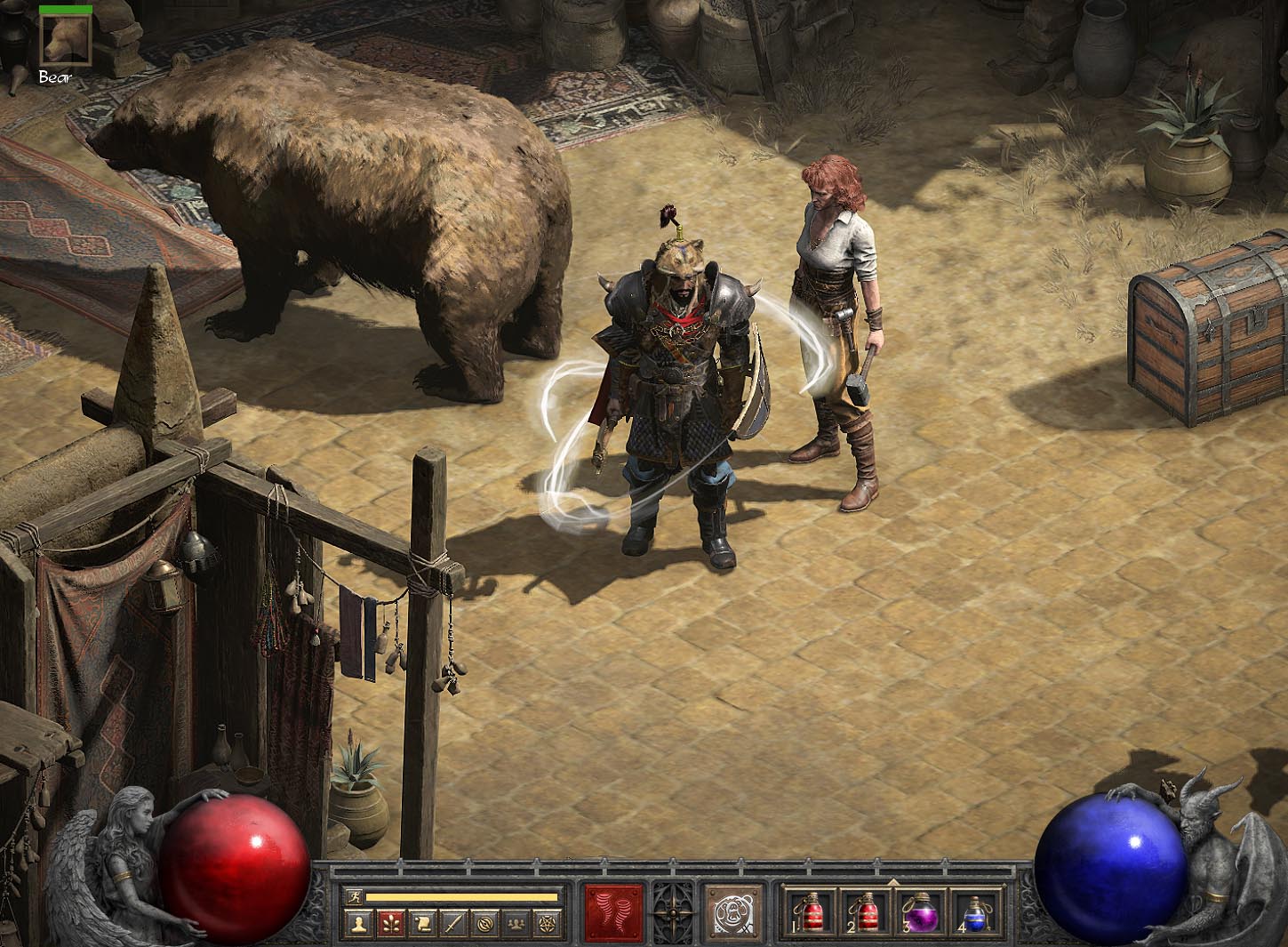Toggle the run/walk button

point(355,896)
